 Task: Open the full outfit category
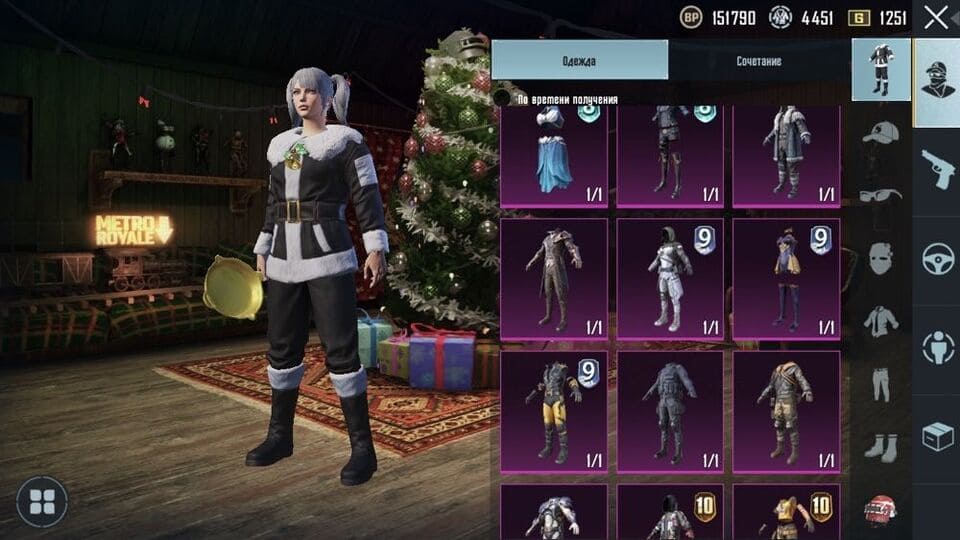click(881, 71)
